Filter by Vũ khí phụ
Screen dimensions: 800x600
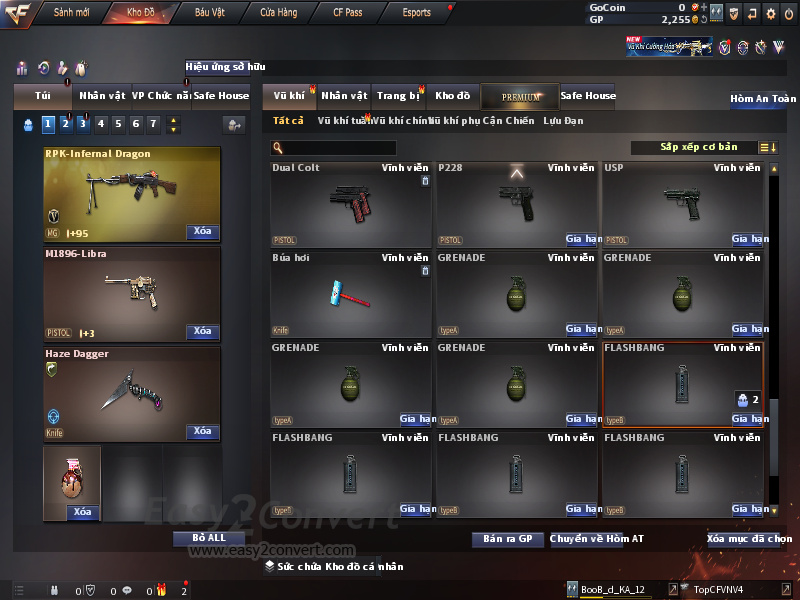tap(454, 121)
